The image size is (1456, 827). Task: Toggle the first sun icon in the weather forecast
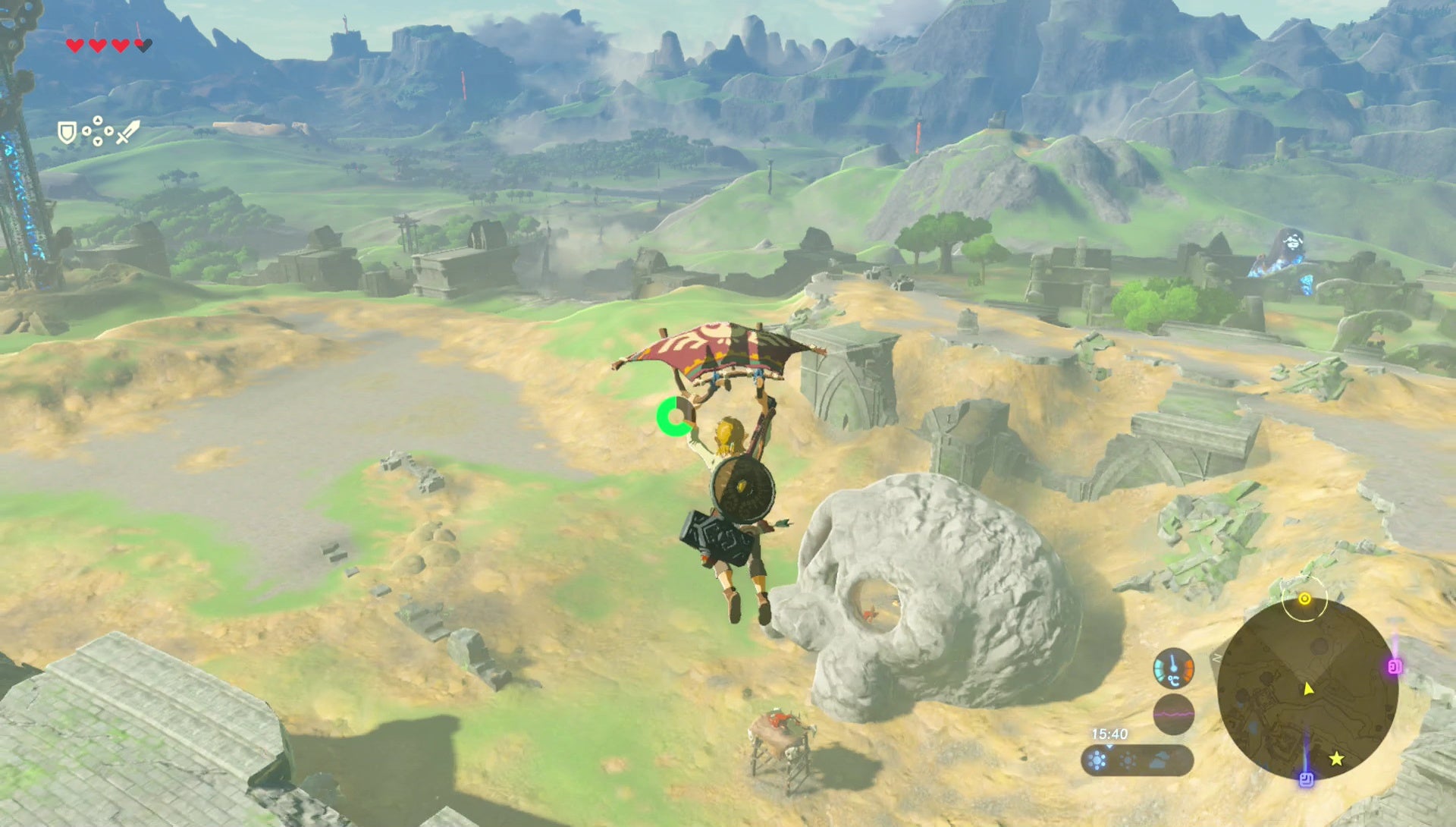(1097, 758)
